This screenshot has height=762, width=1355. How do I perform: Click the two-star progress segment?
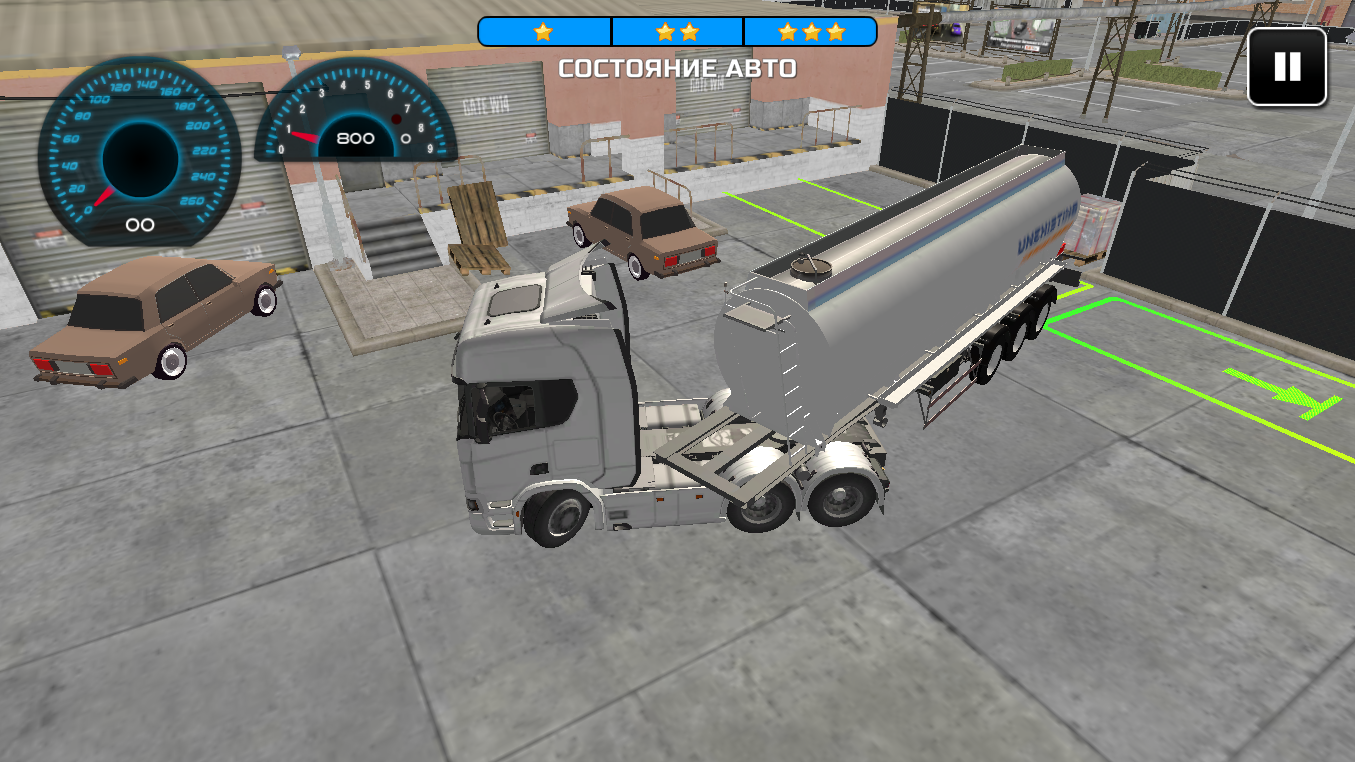[x=678, y=31]
